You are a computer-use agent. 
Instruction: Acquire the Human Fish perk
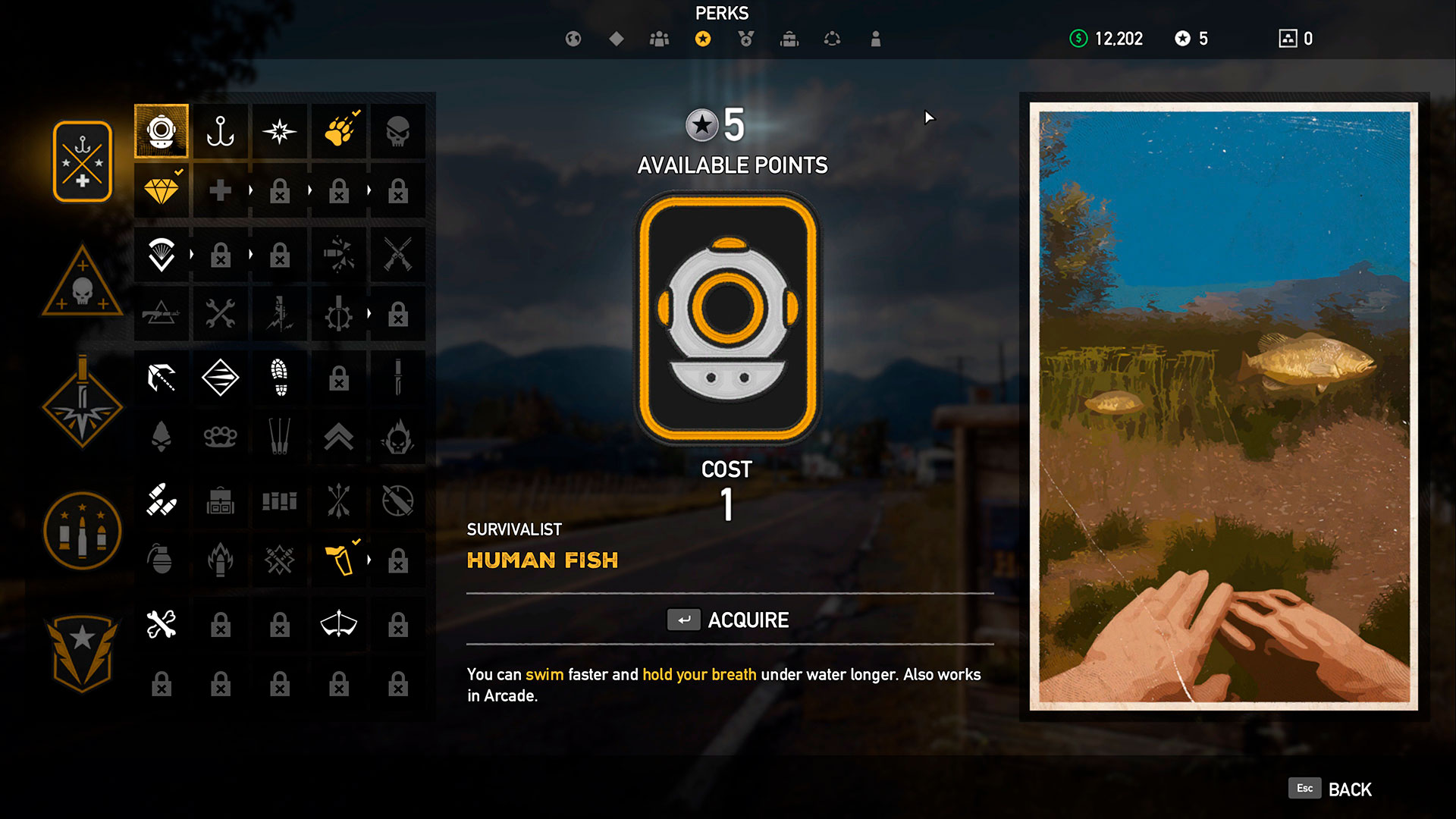coord(729,620)
